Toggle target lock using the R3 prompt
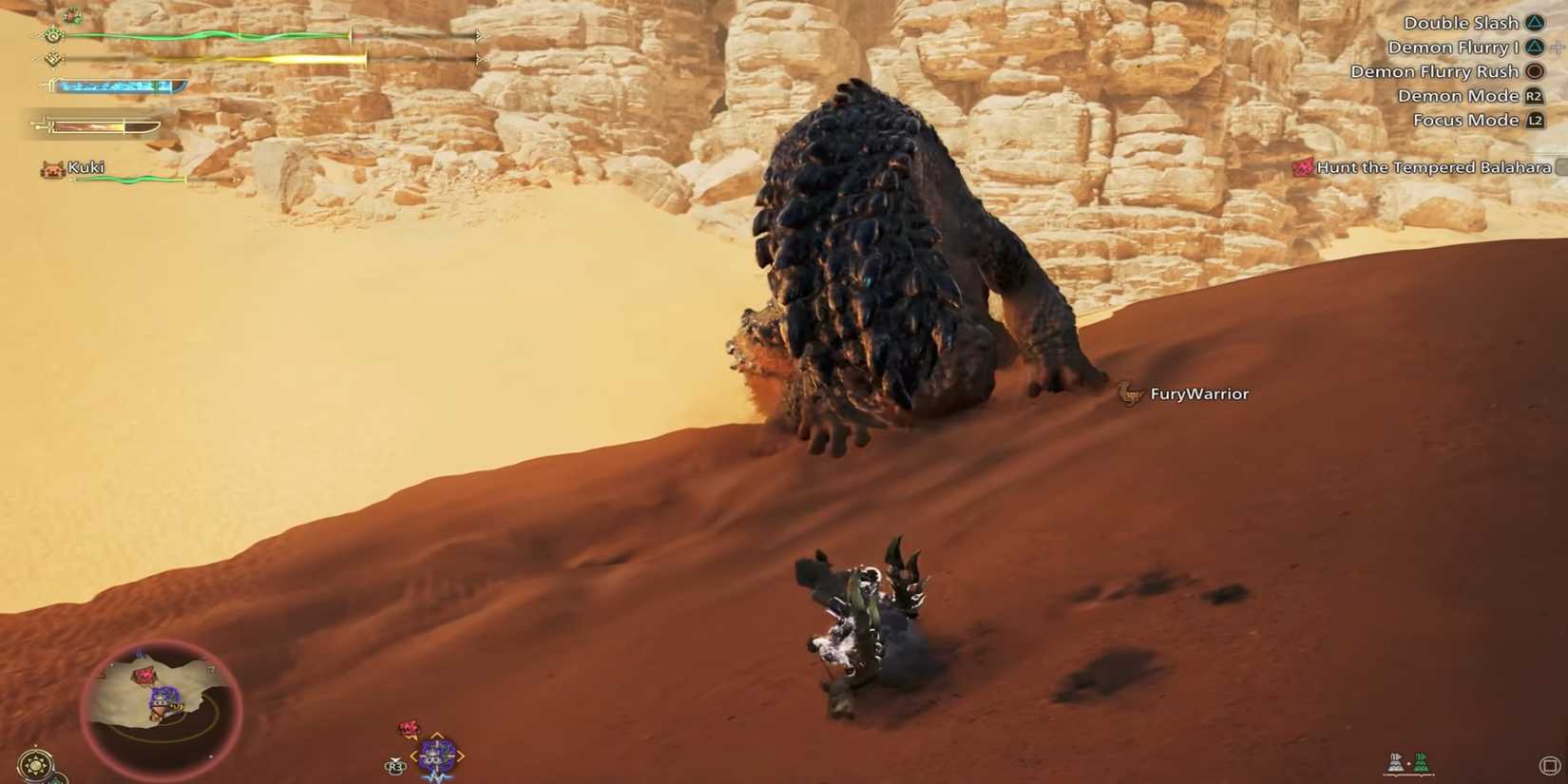Screen dimensions: 1568x784 pyautogui.click(x=394, y=766)
